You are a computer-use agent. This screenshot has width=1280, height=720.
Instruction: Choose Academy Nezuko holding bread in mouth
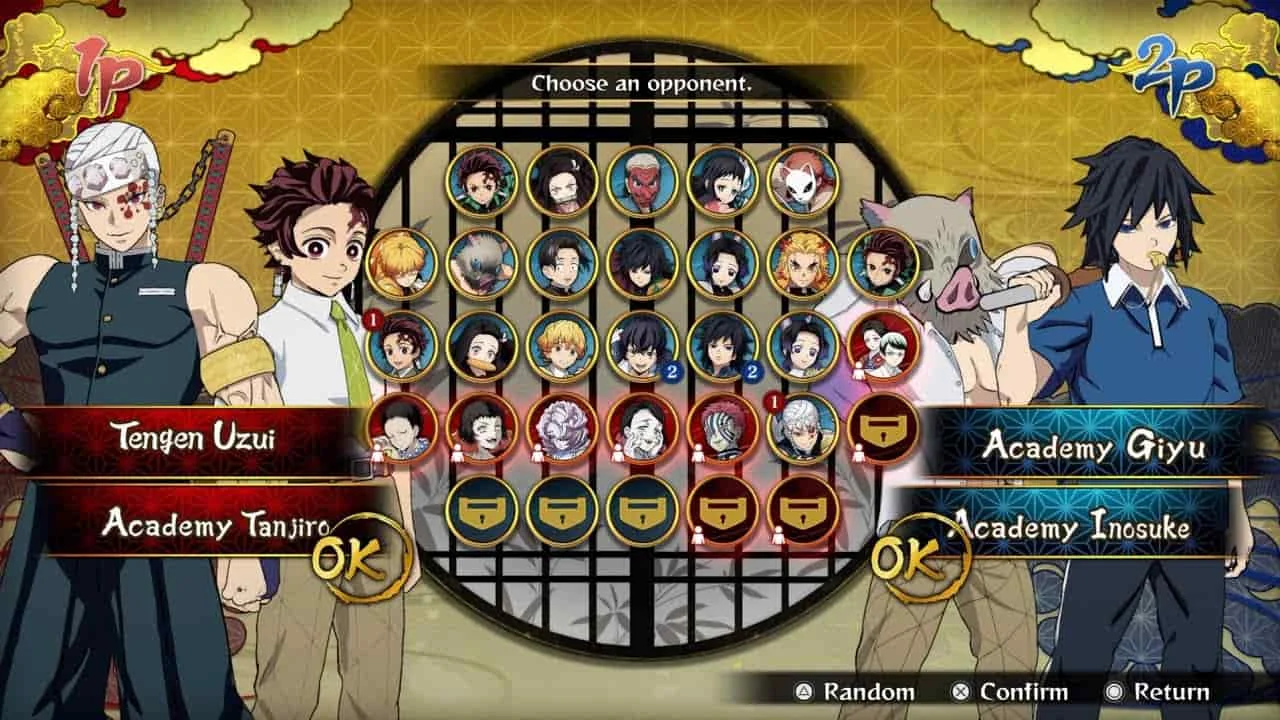tap(482, 345)
